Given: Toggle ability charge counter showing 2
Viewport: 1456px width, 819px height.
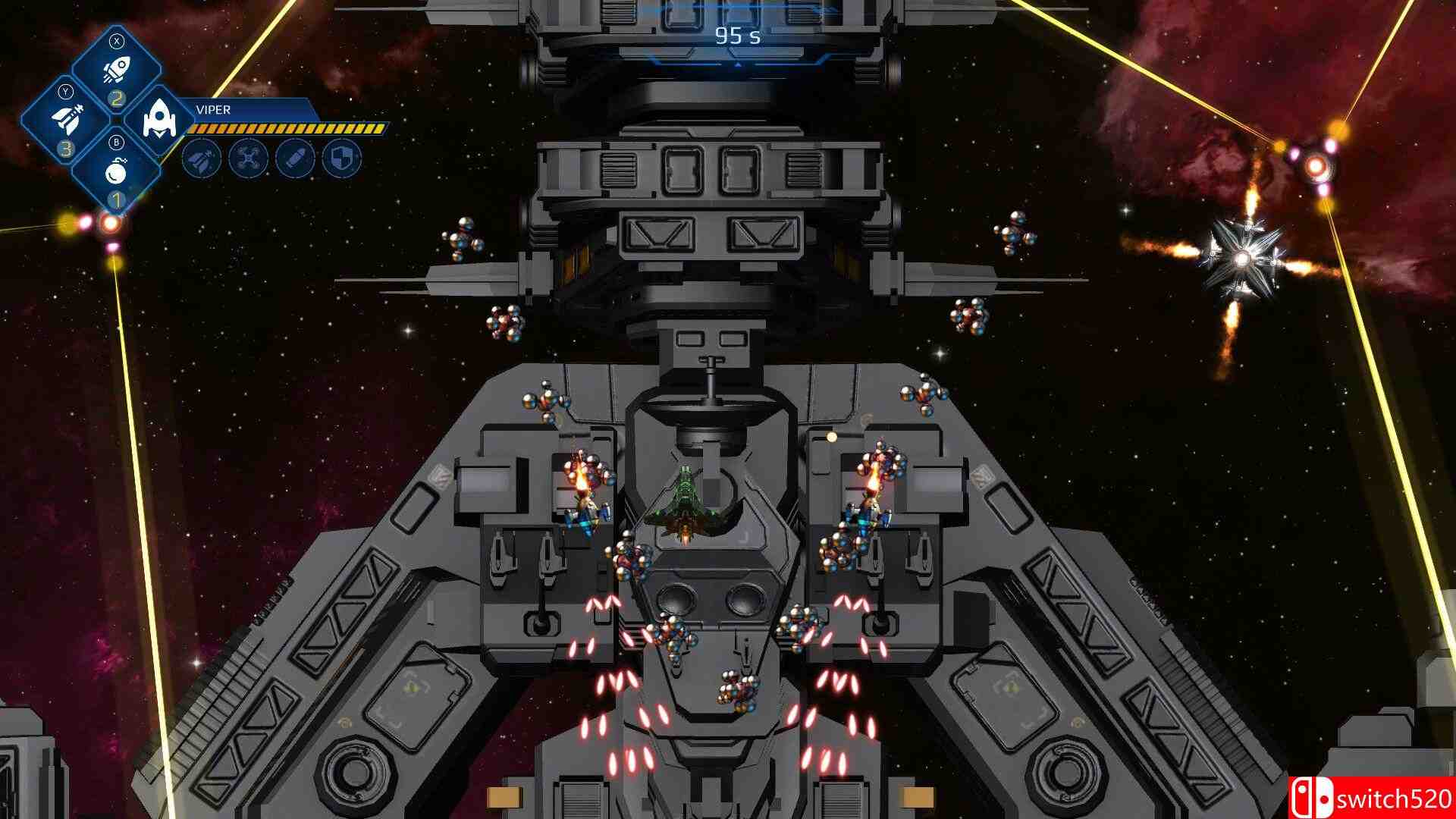Looking at the screenshot, I should pyautogui.click(x=117, y=99).
